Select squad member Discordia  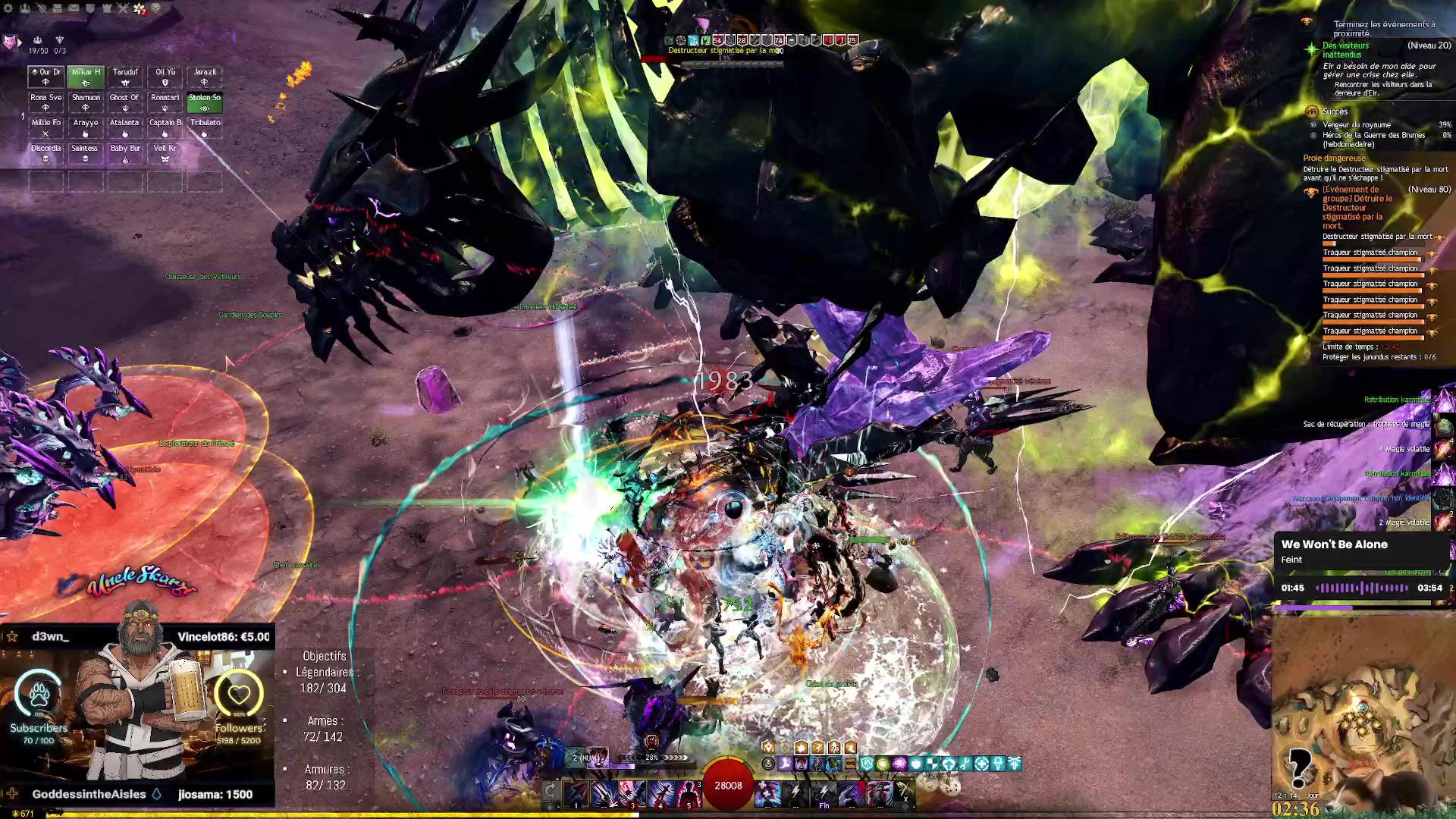coord(45,152)
